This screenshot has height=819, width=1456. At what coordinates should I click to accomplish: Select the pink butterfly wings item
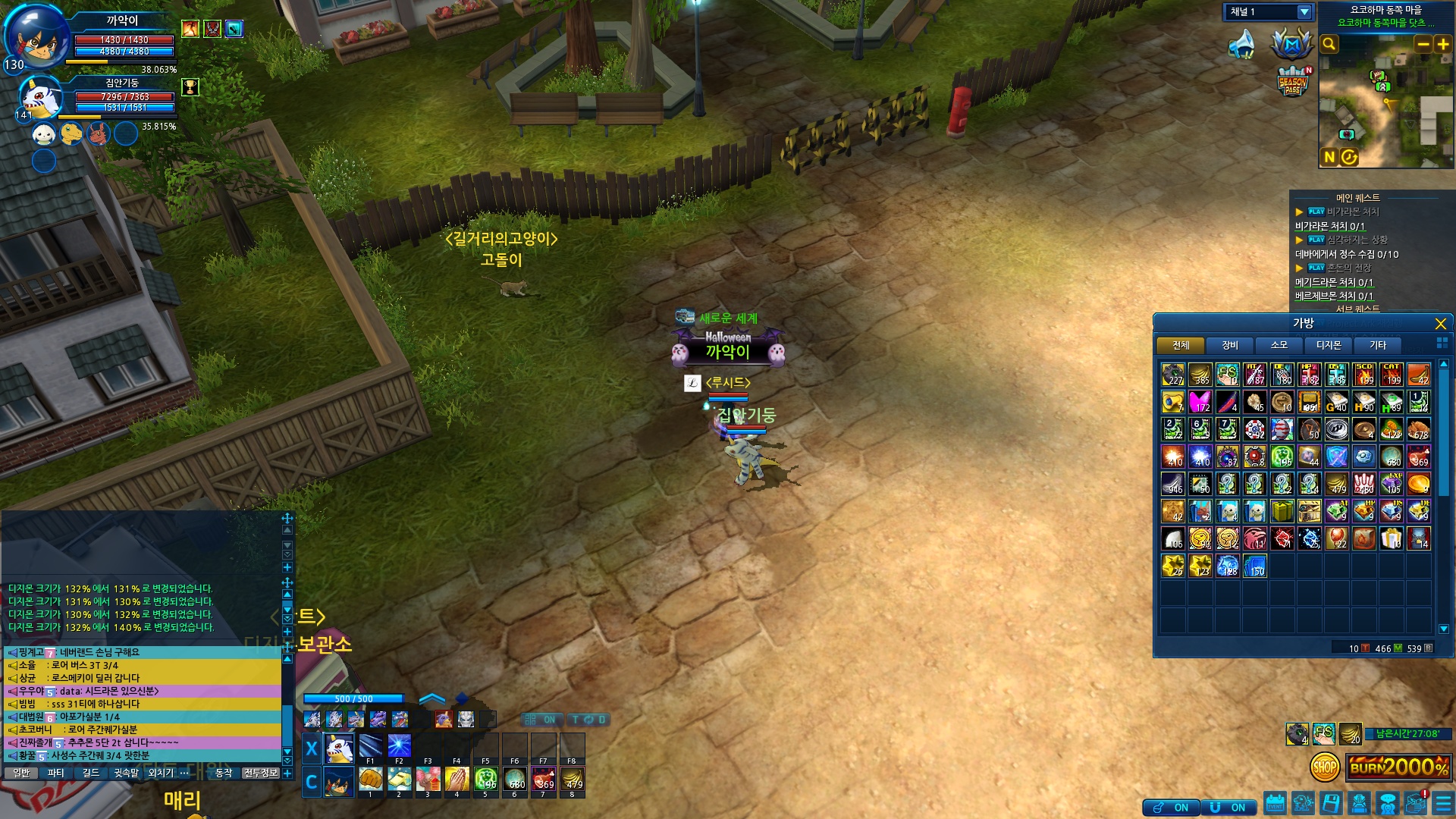click(1200, 402)
